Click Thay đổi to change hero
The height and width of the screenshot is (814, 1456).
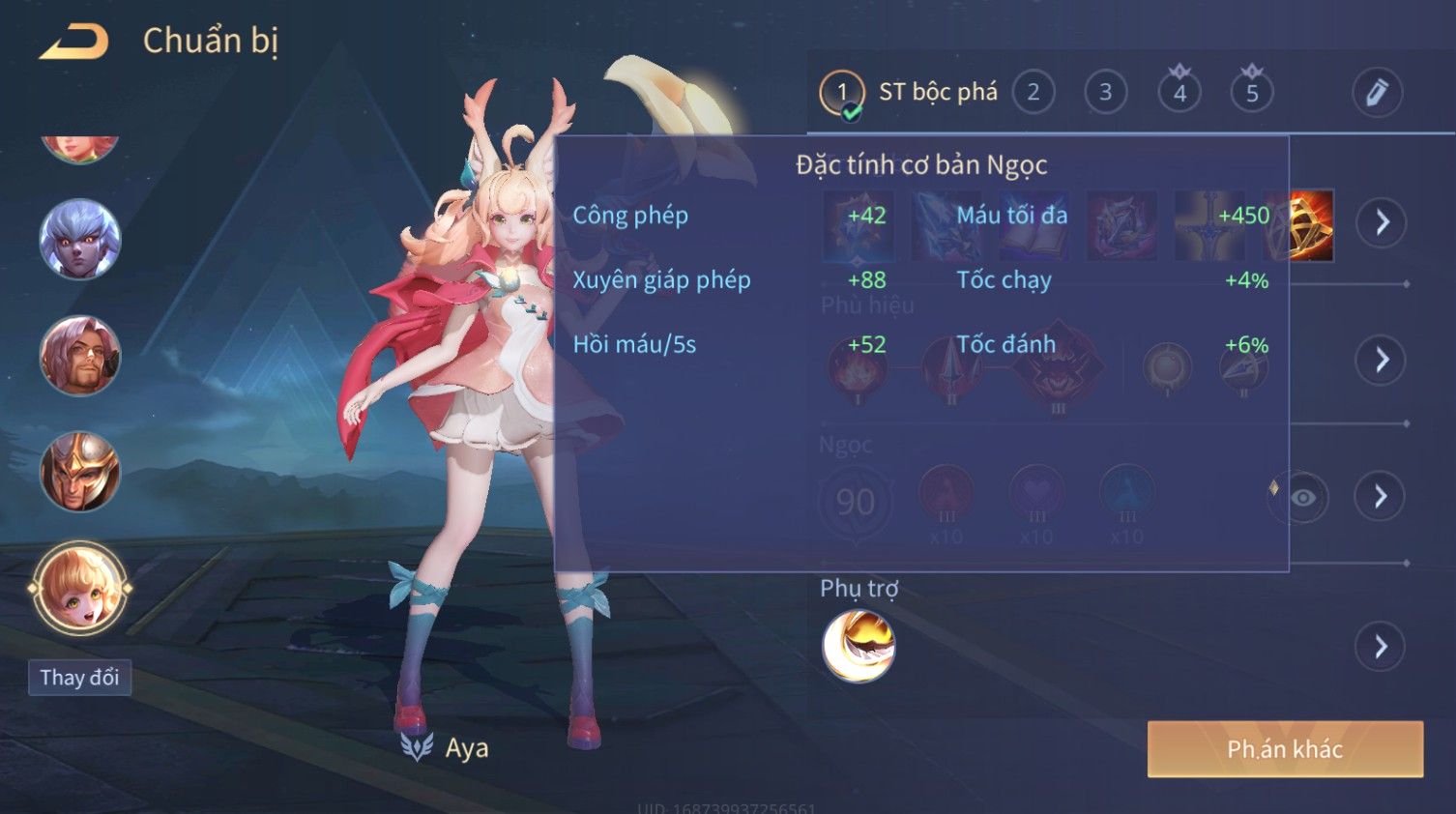(x=79, y=678)
